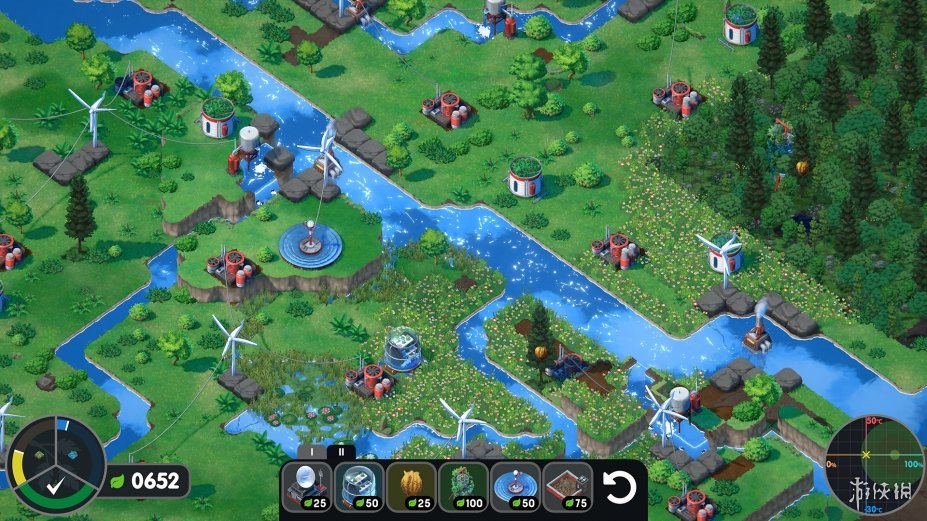Viewport: 927px width, 521px height.
Task: Select the blue water cube wheel segment
Action: 74,455
